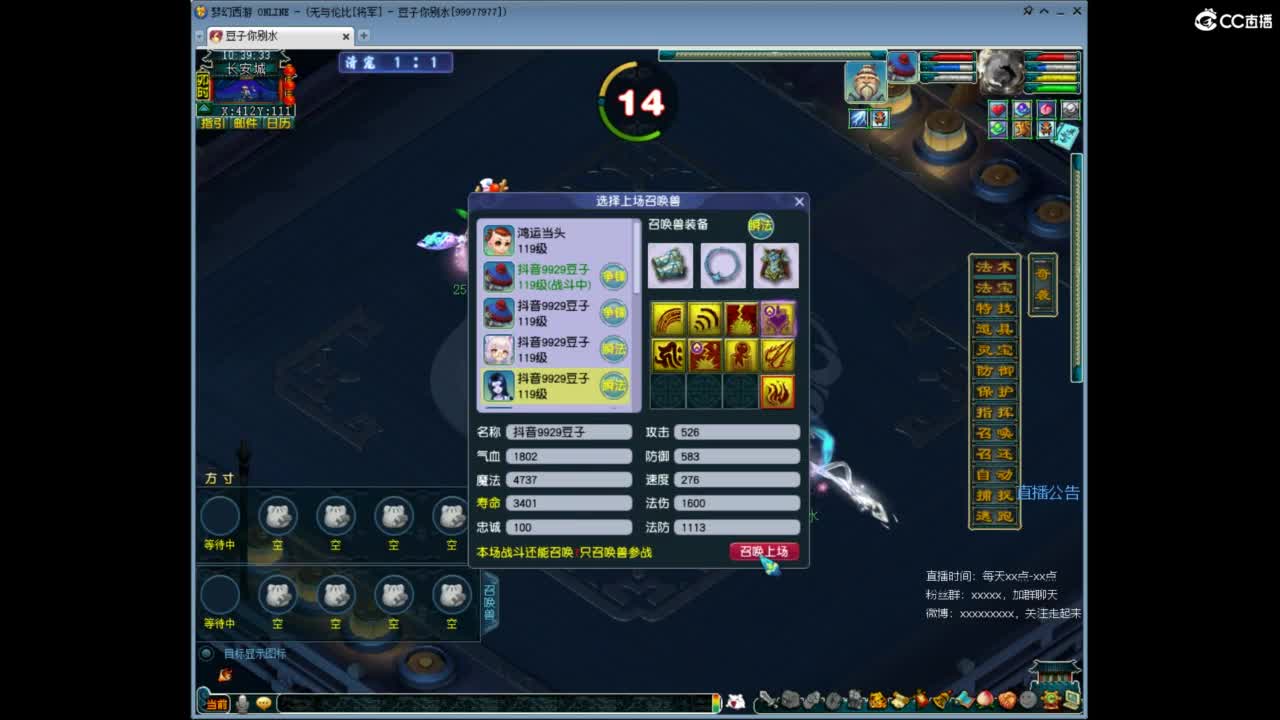Viewport: 1280px width, 720px height.
Task: Click the purple heart pet skill icon
Action: pos(779,318)
